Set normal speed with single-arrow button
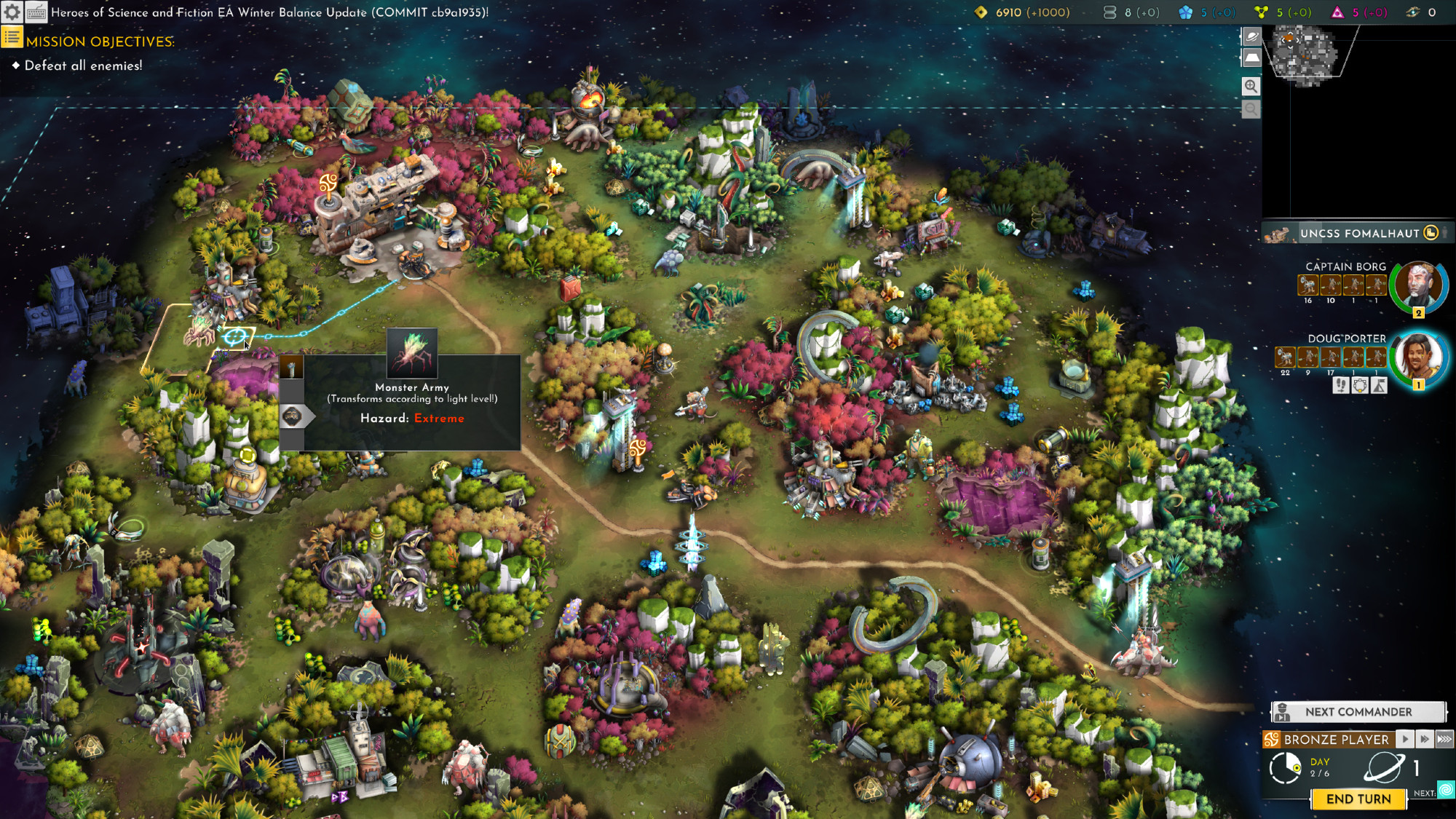 coord(1405,739)
